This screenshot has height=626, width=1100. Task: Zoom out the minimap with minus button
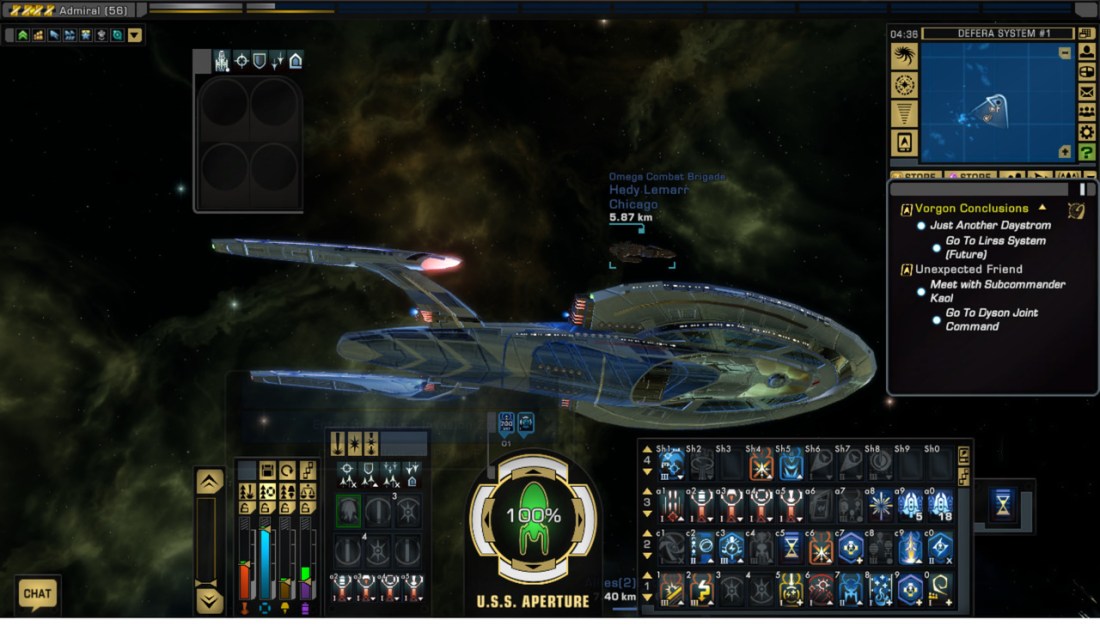(x=1065, y=53)
